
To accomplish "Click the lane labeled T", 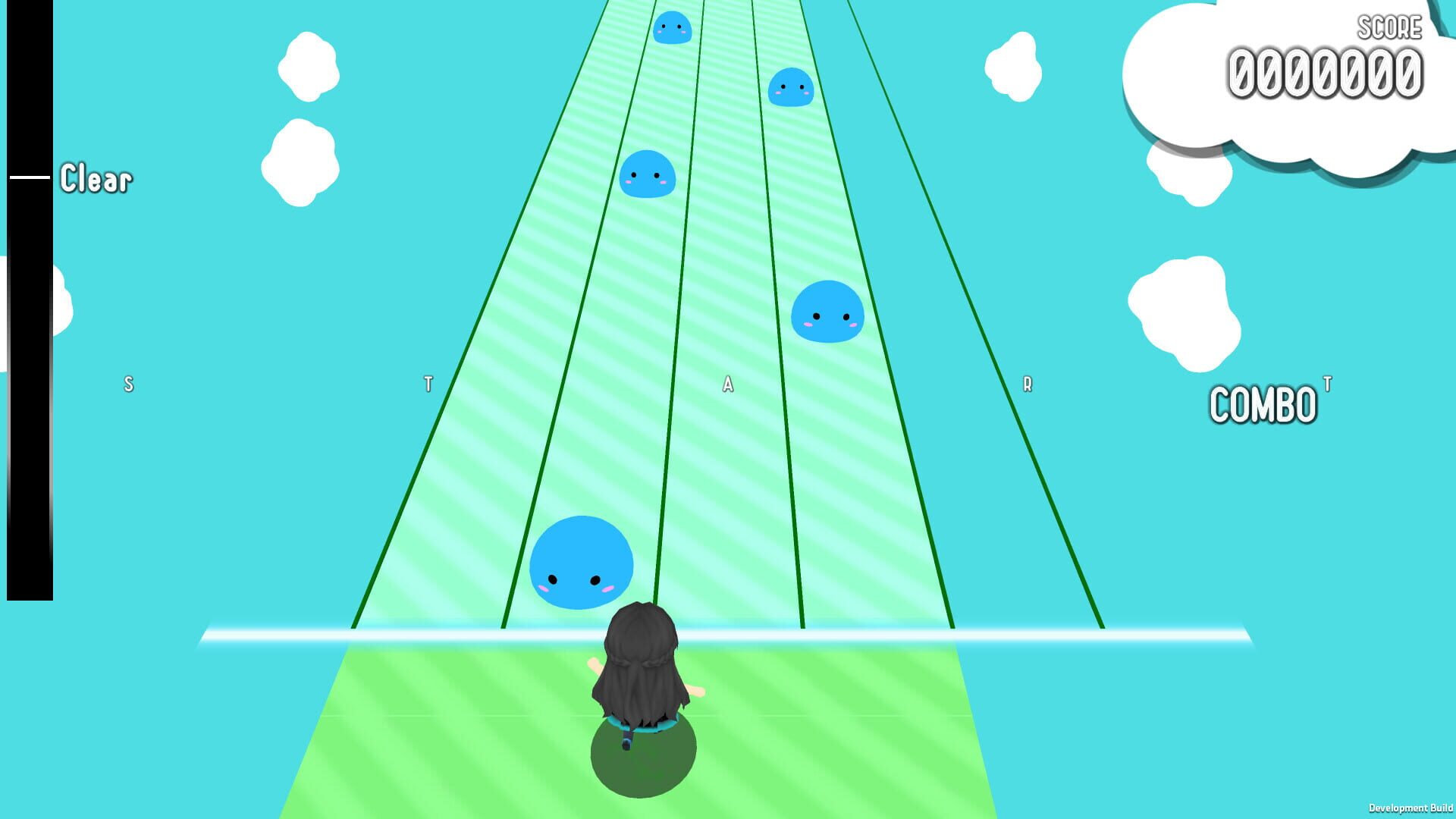I will pyautogui.click(x=428, y=383).
